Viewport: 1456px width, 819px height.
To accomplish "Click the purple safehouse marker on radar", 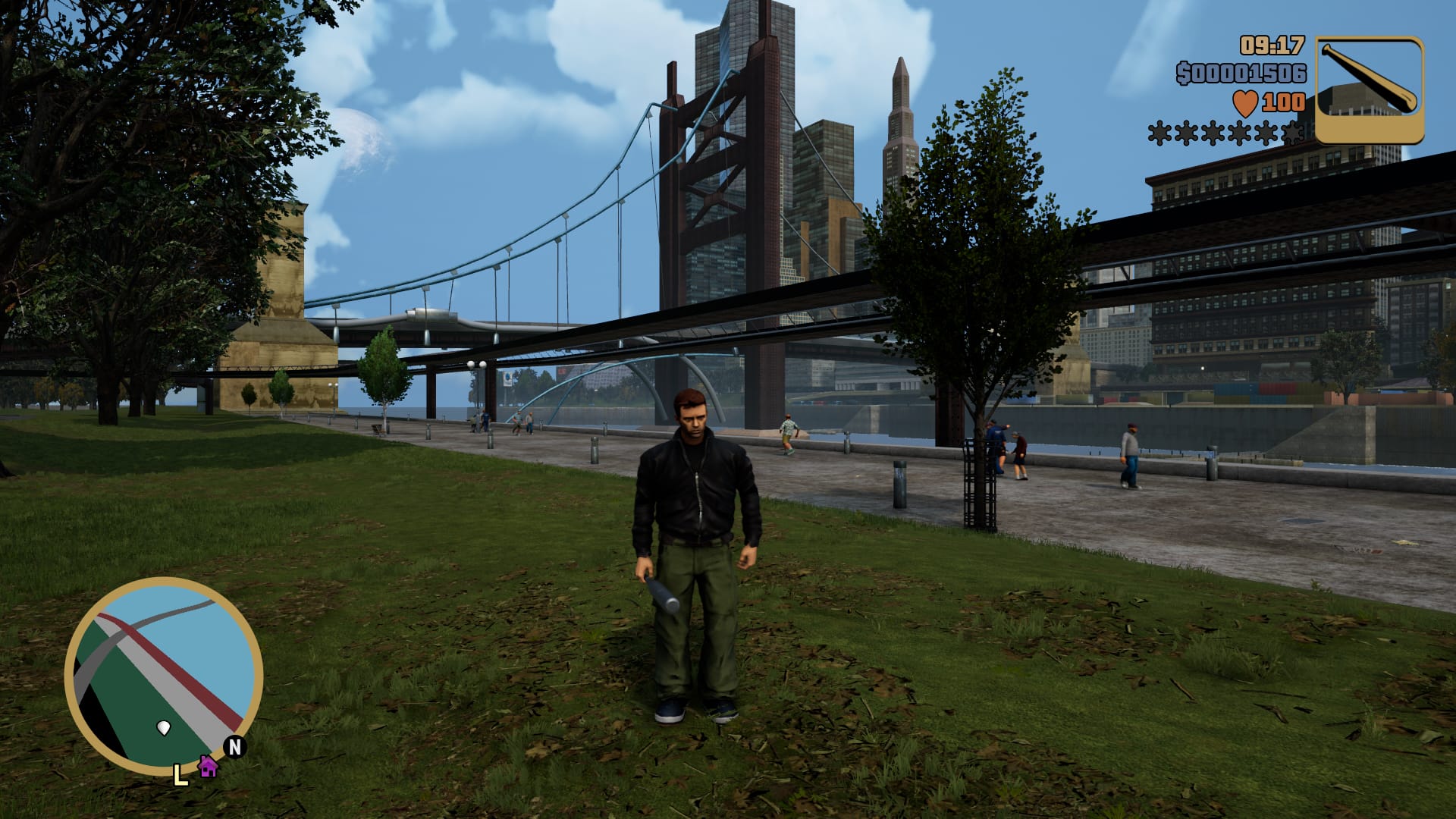I will [x=207, y=766].
